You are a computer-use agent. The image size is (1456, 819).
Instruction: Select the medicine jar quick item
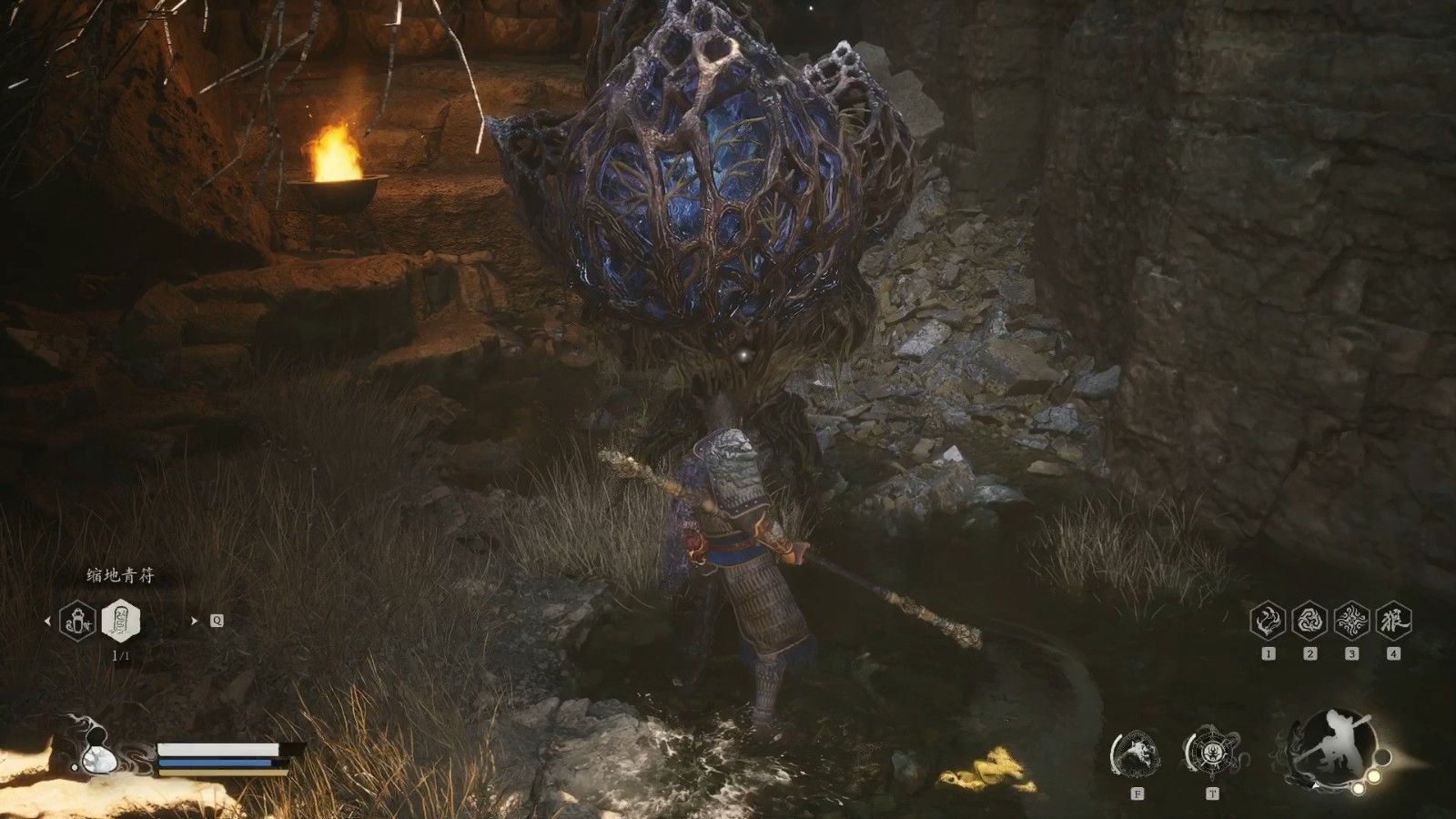pos(78,622)
